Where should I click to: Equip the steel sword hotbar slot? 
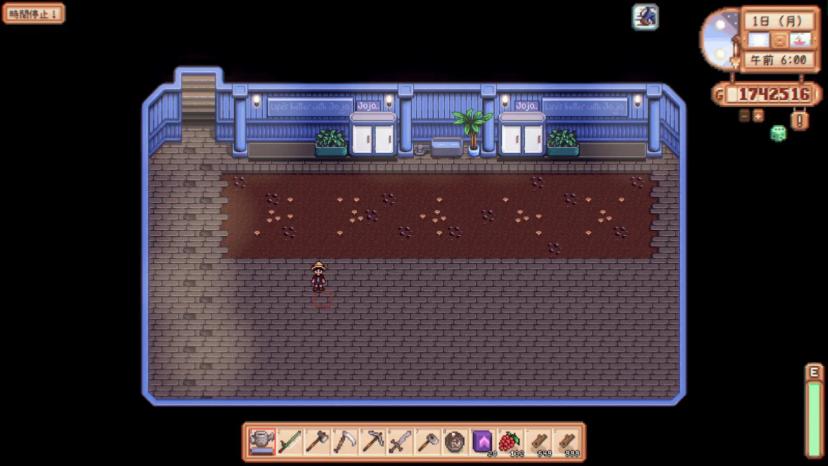400,441
